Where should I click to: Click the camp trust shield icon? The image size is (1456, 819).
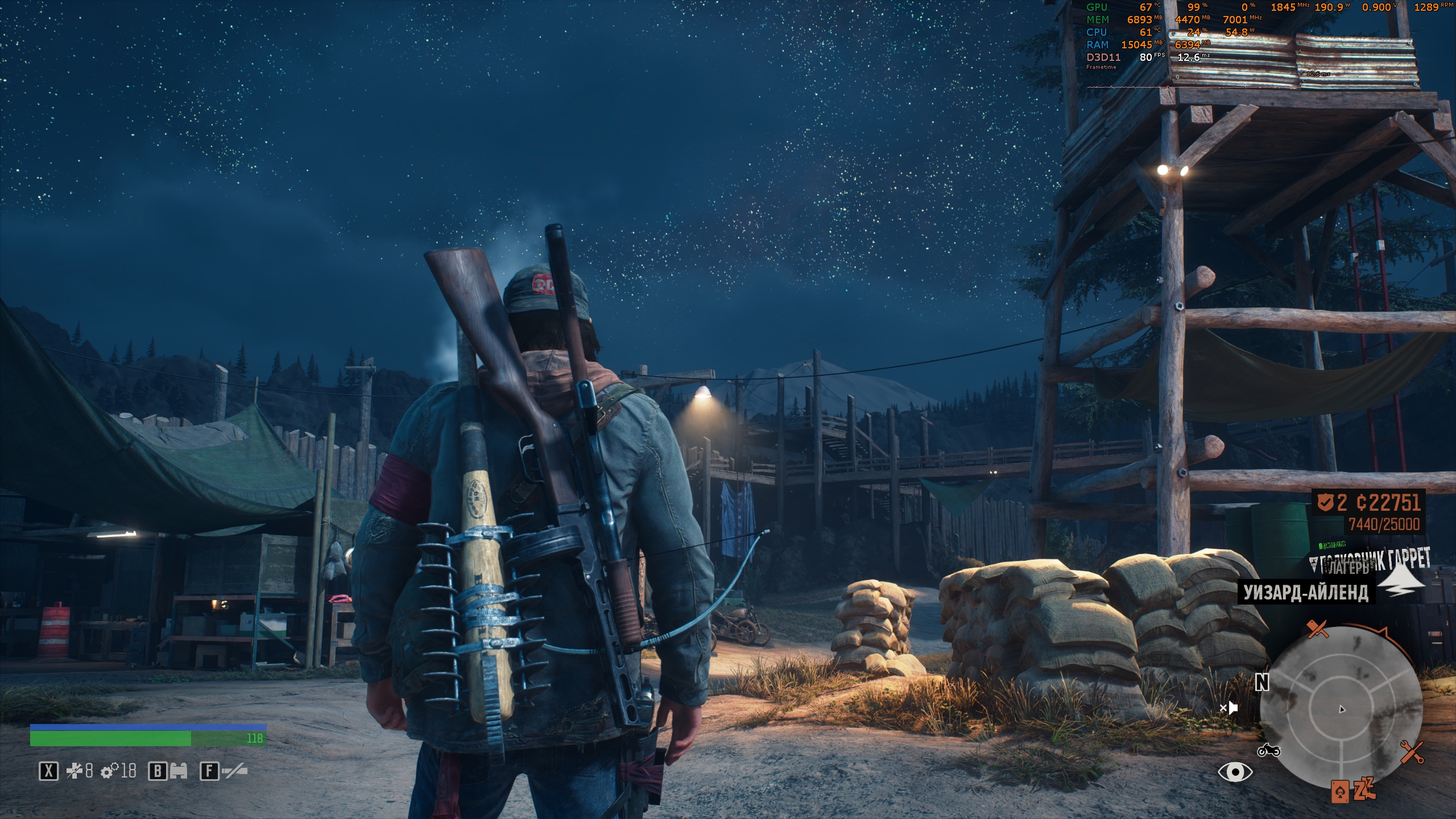[x=1325, y=503]
